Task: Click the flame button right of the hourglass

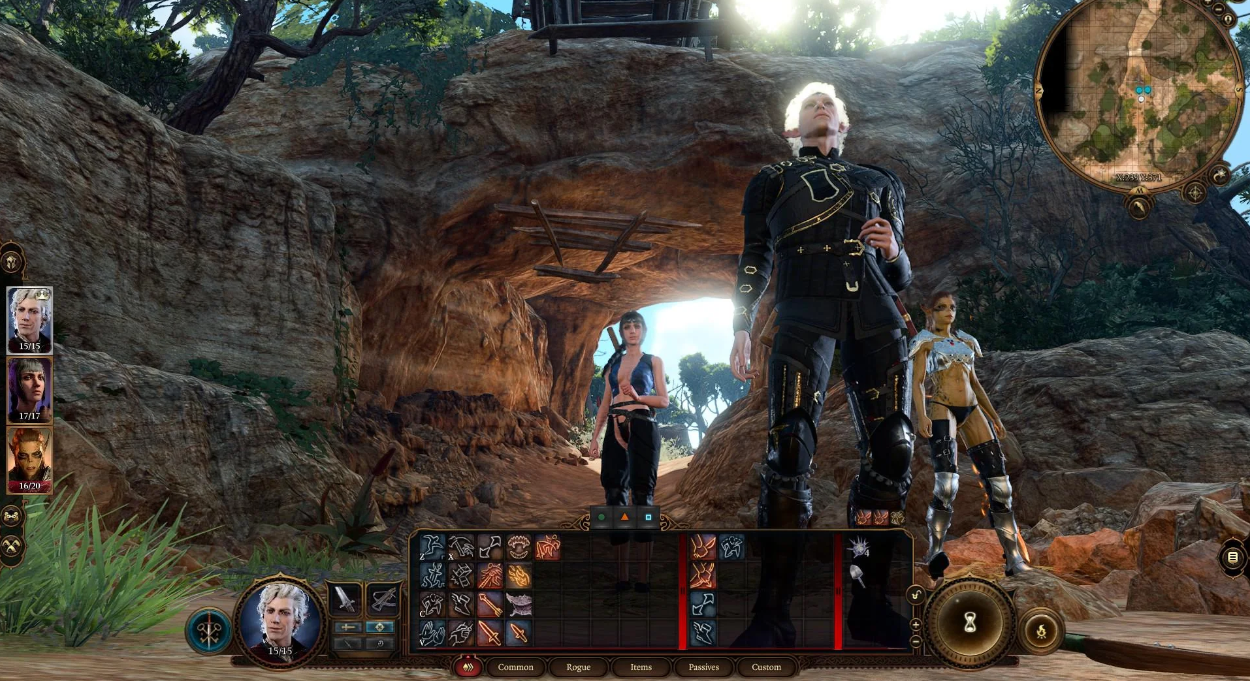Action: [1041, 631]
